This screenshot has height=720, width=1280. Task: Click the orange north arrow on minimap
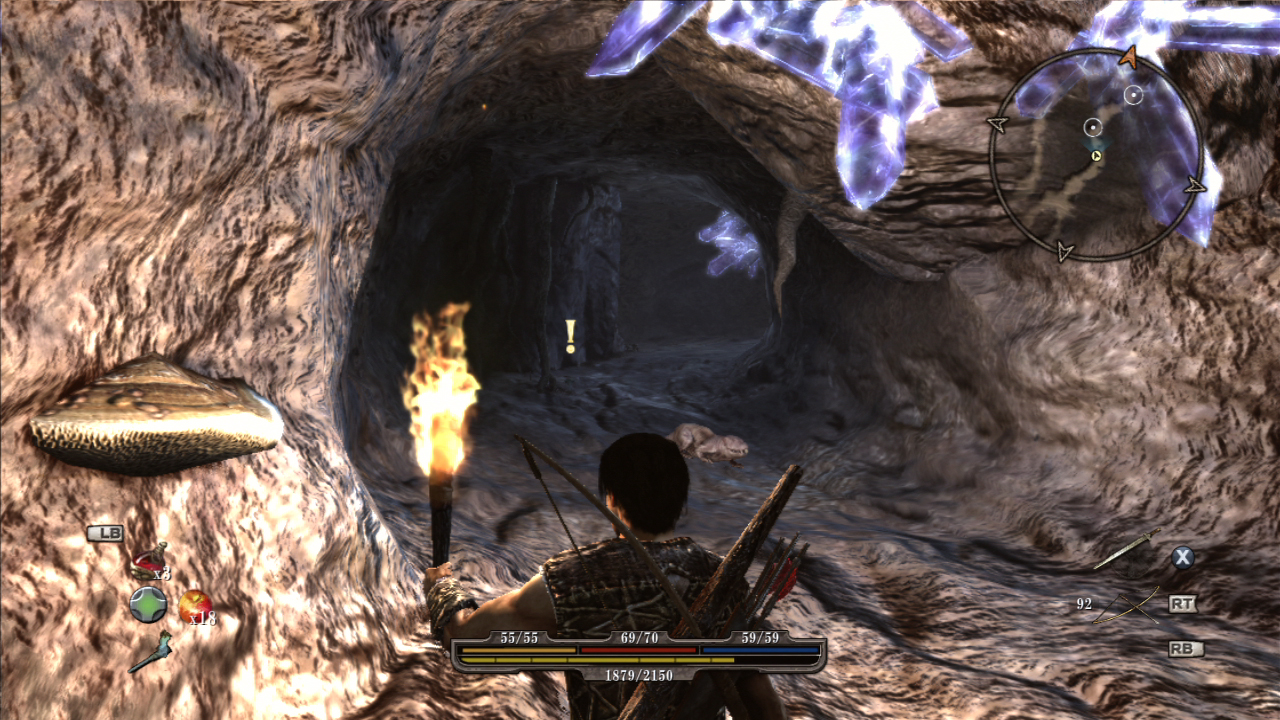pyautogui.click(x=1129, y=58)
